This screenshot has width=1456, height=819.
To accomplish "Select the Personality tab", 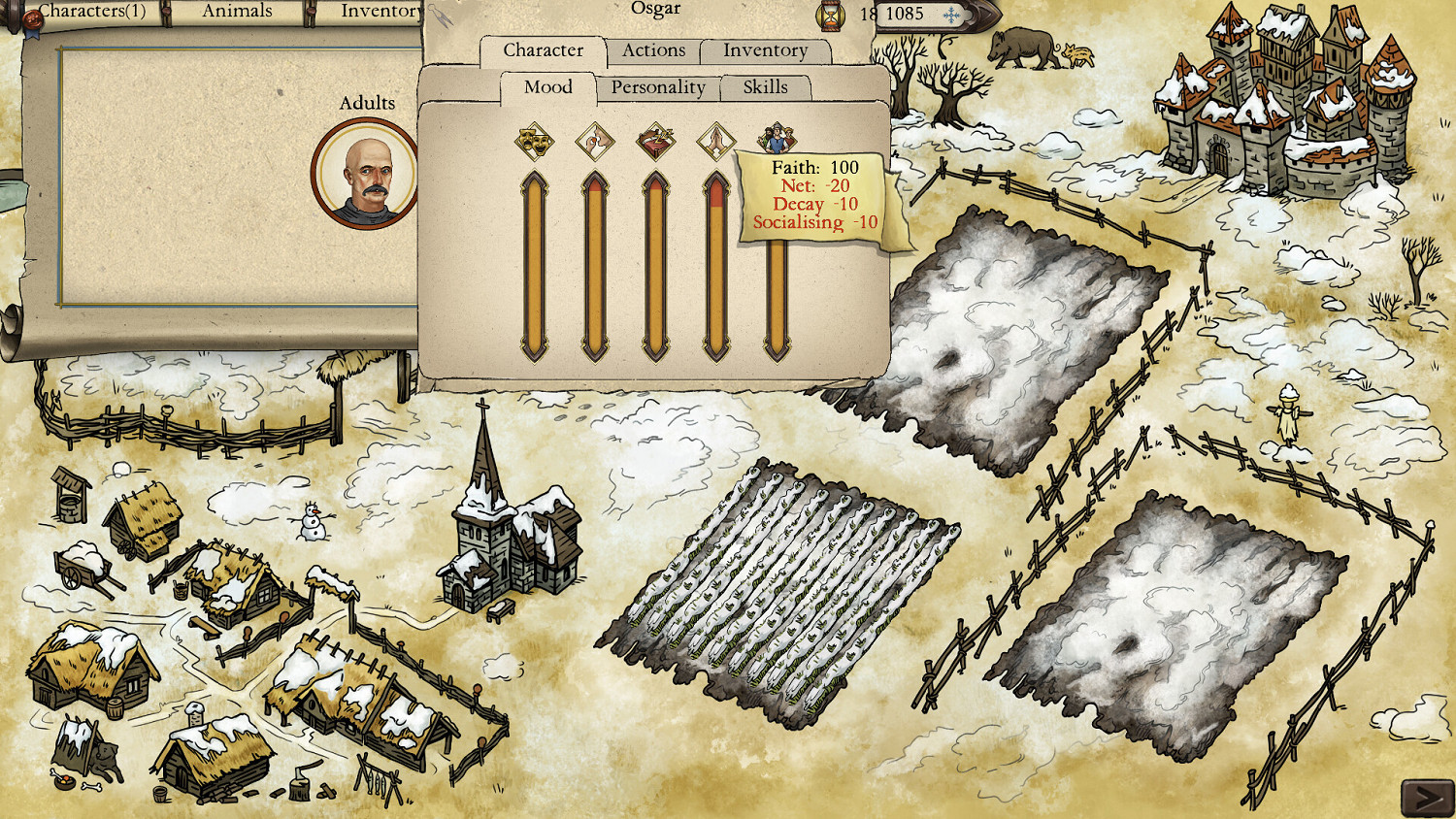I will tap(657, 87).
